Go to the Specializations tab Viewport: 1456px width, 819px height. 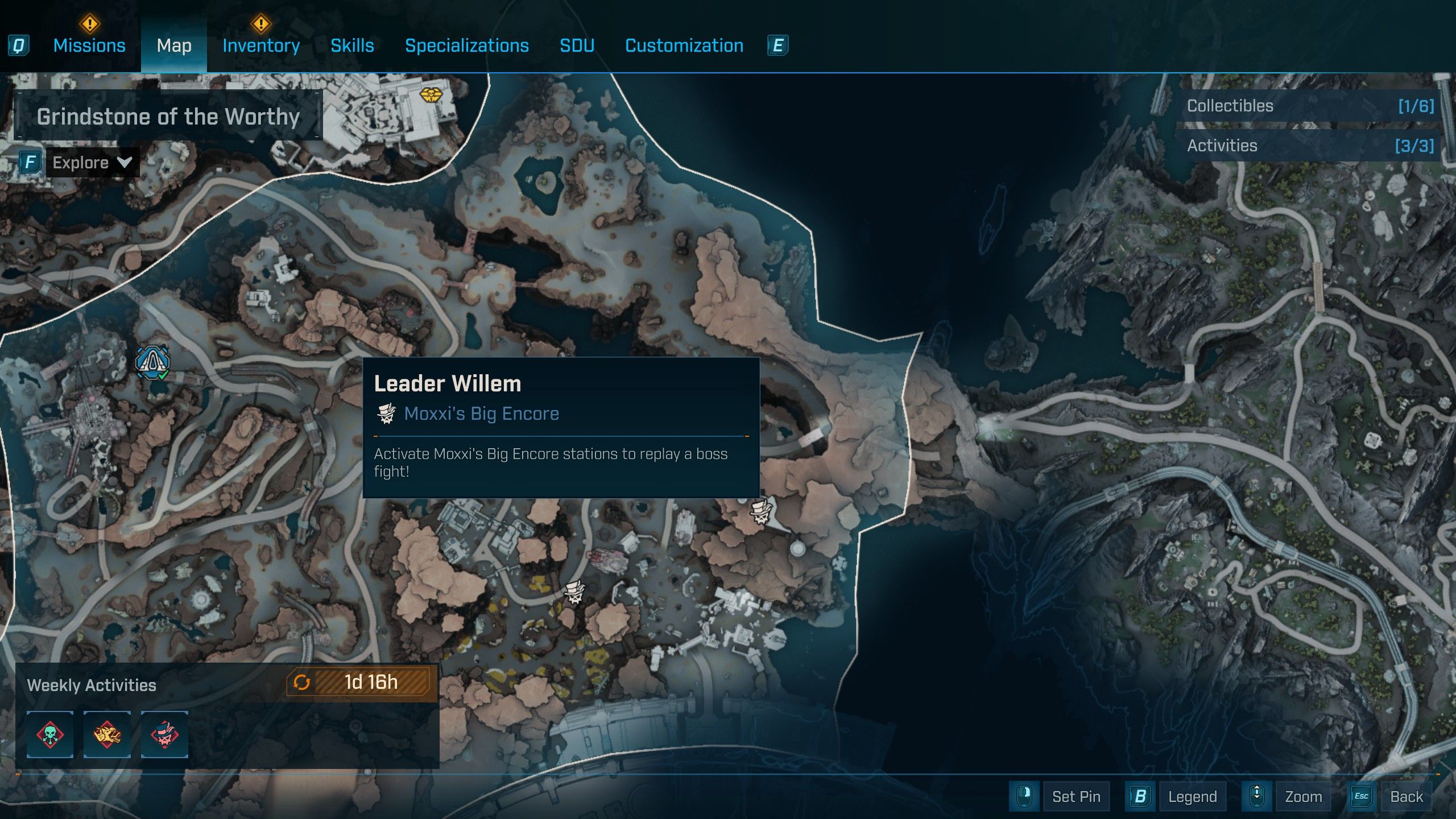click(x=466, y=45)
